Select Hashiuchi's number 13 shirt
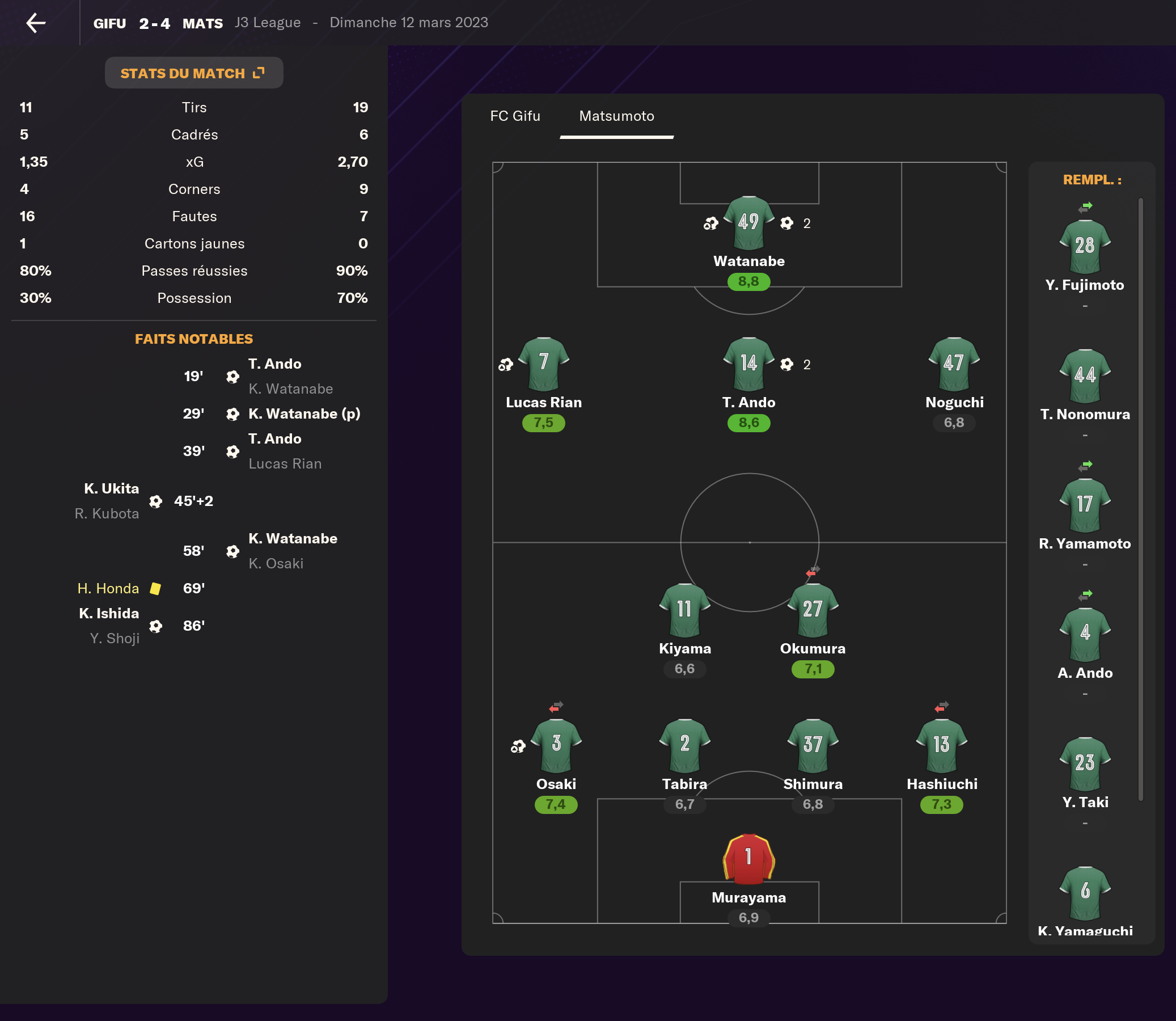 click(x=941, y=745)
